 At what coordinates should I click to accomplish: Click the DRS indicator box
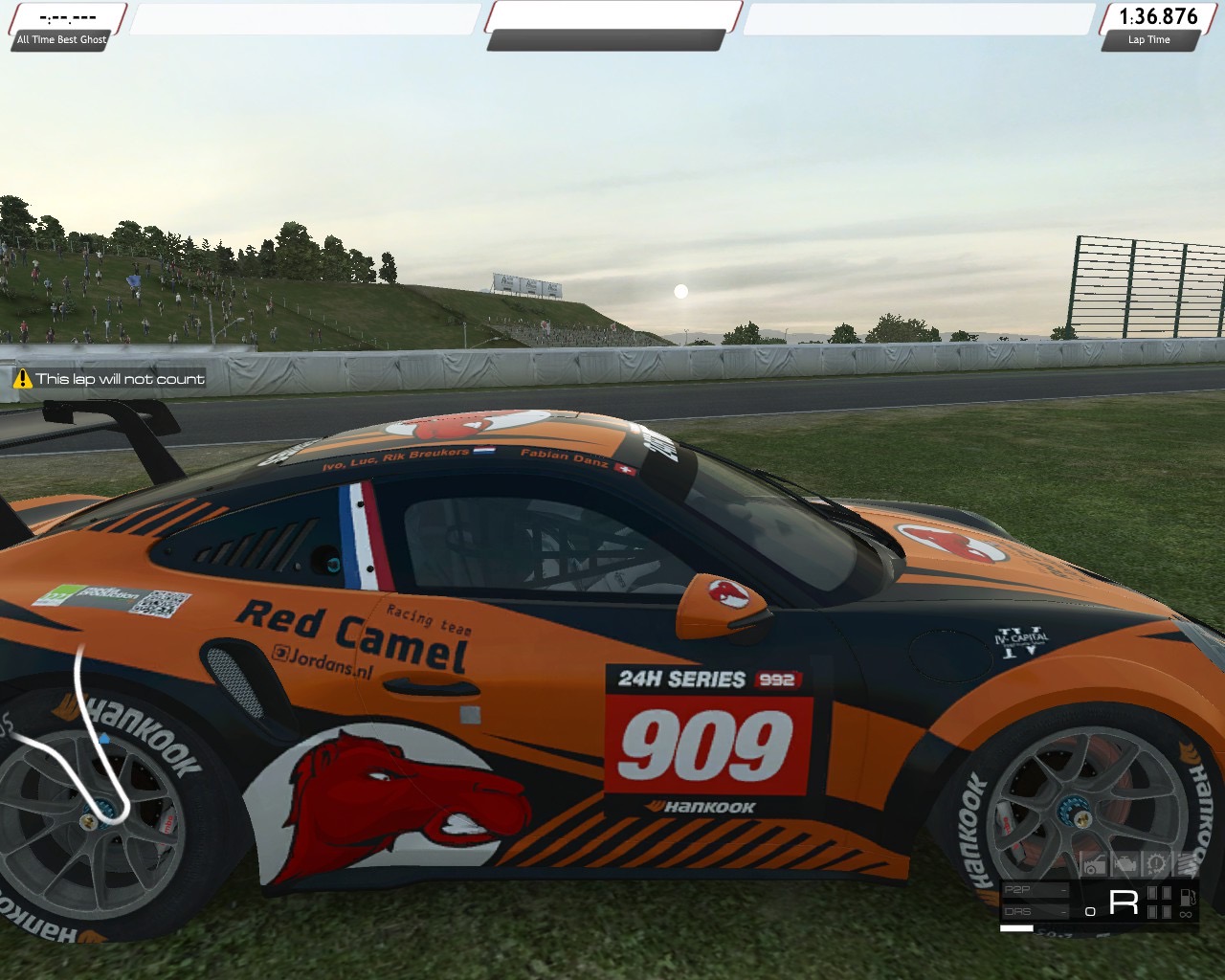tap(1034, 911)
